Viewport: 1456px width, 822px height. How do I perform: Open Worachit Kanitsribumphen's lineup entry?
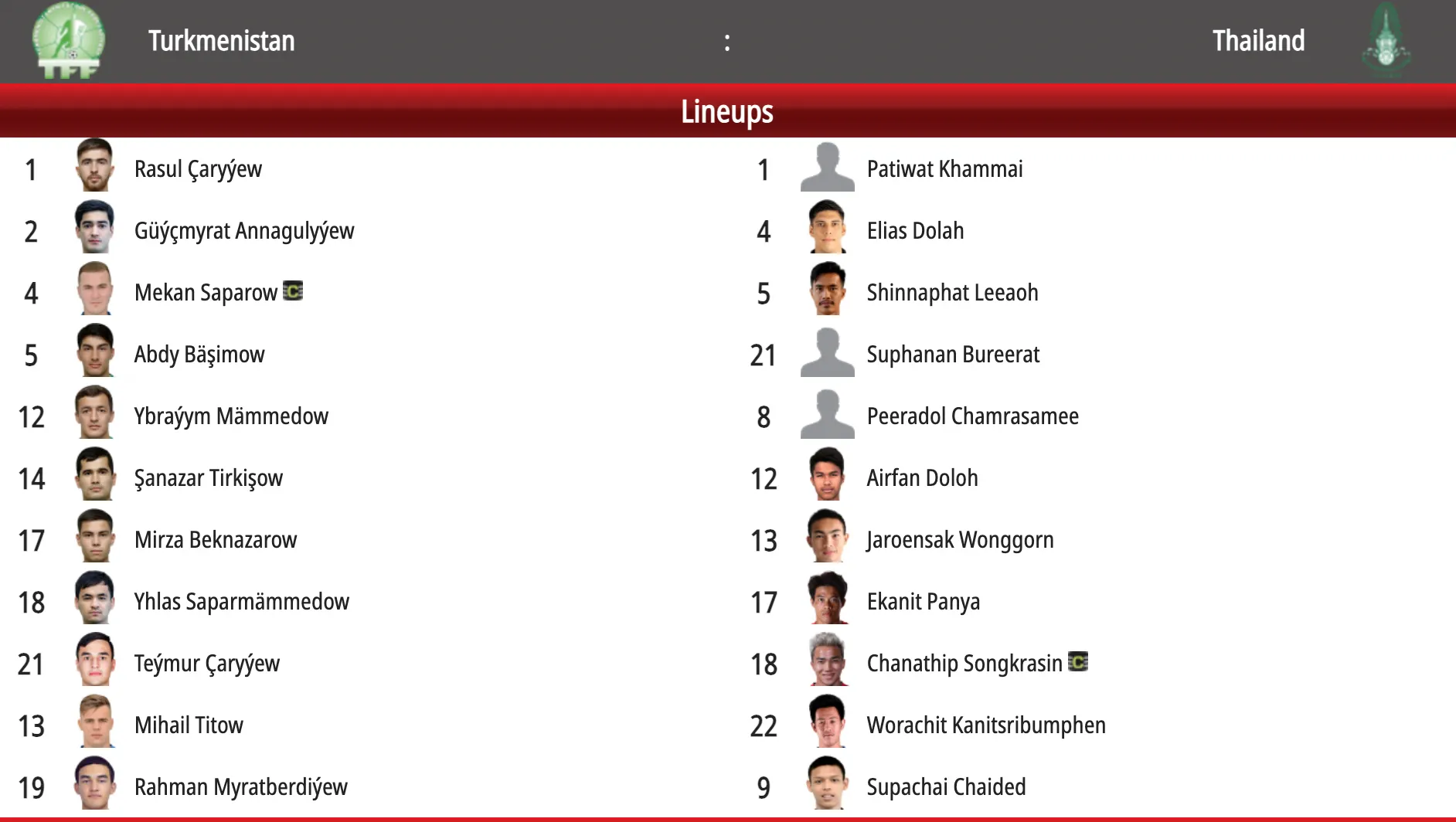pos(985,725)
